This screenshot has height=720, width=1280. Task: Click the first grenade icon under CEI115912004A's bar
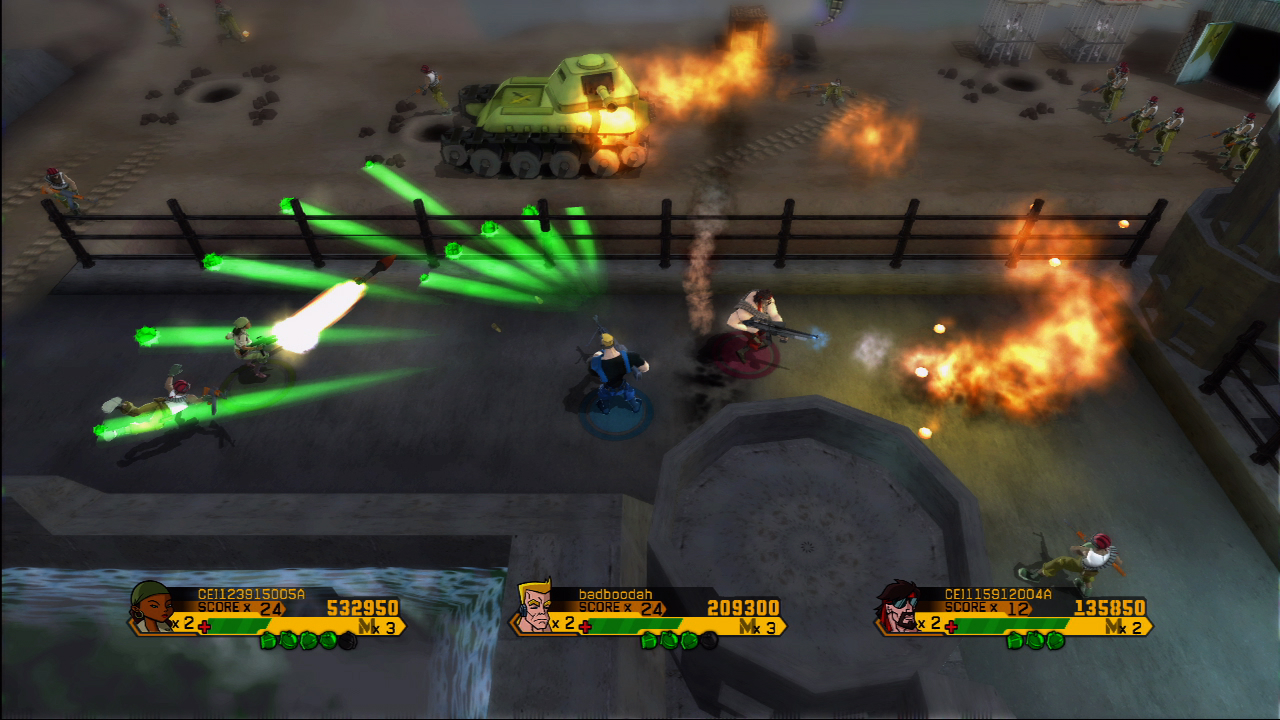click(x=1014, y=640)
